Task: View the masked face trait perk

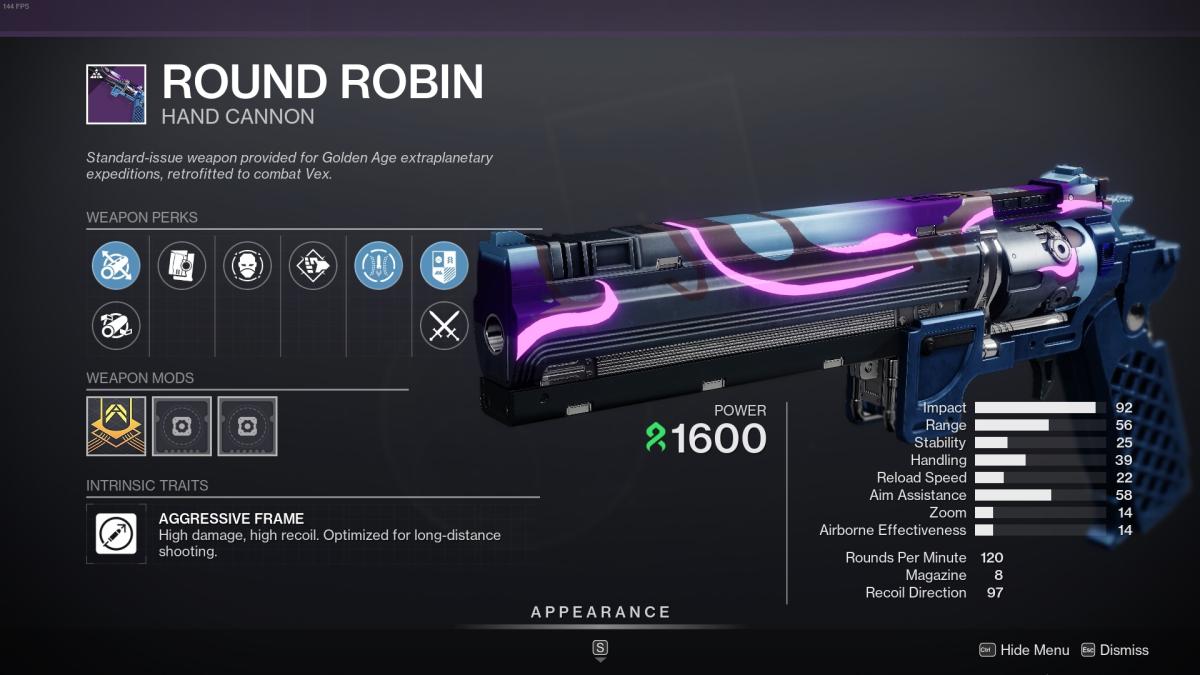Action: pyautogui.click(x=247, y=266)
